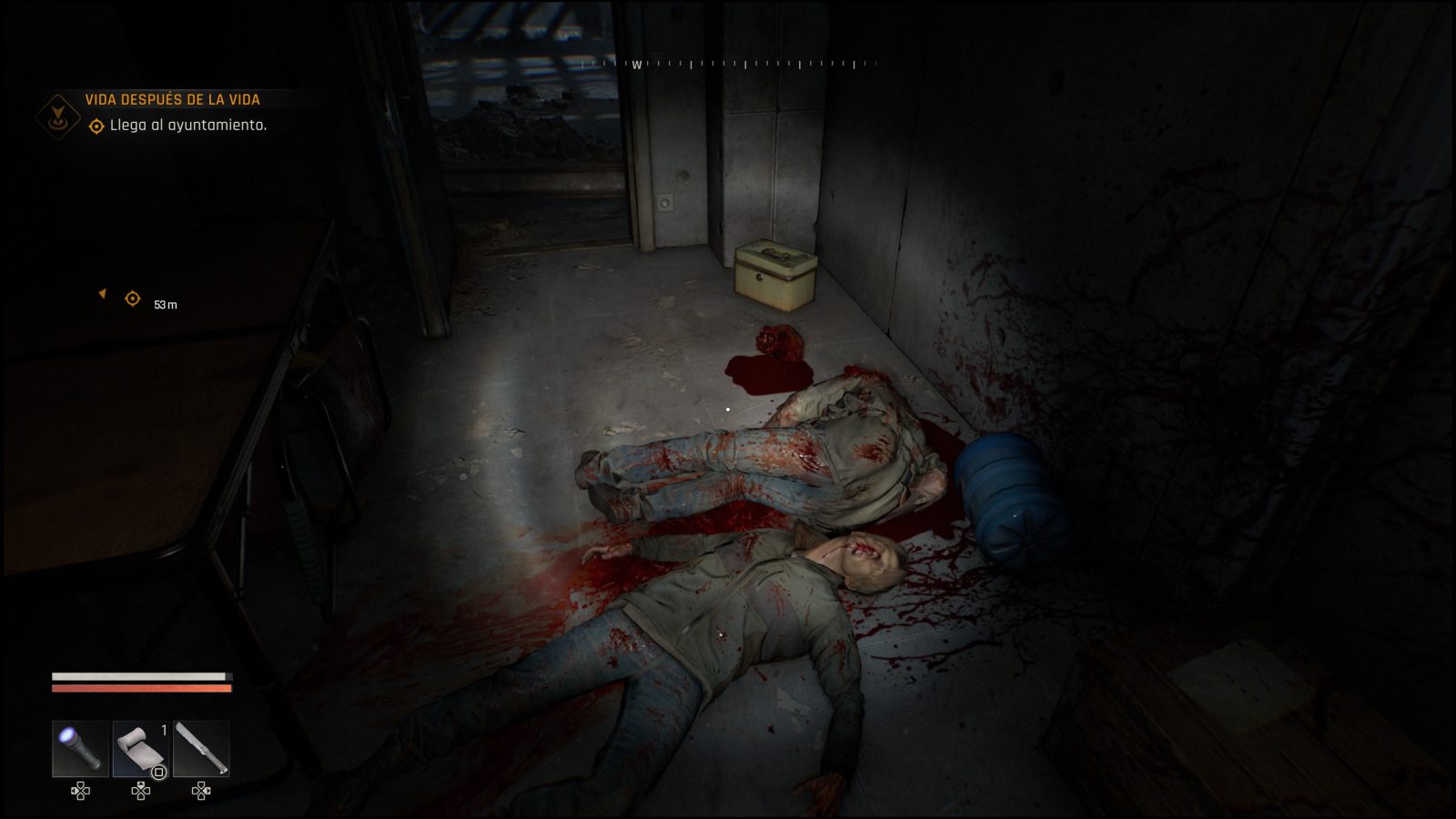
Task: Click the 'Llega al ayuntamiento' objective
Action: coord(187,126)
